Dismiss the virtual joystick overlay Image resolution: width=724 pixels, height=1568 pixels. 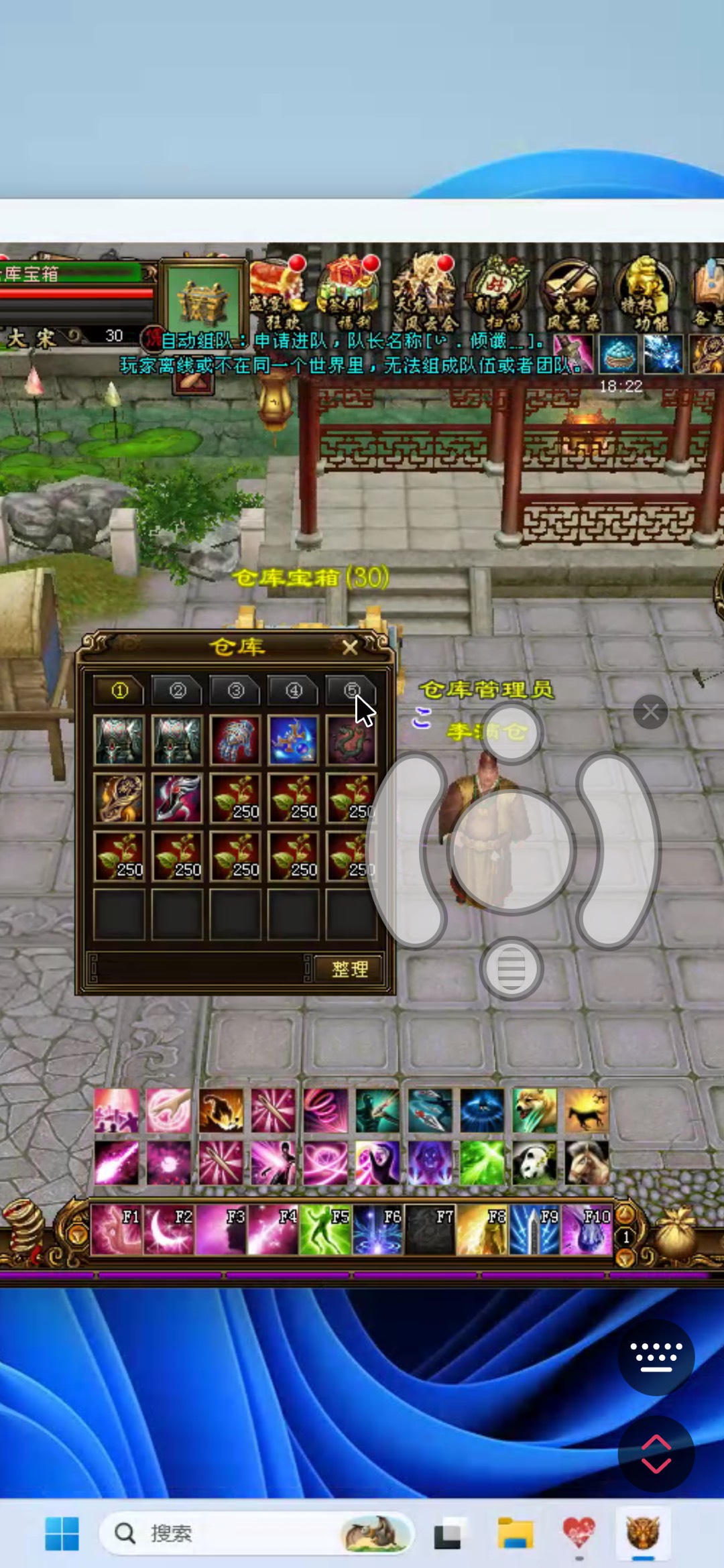point(650,712)
